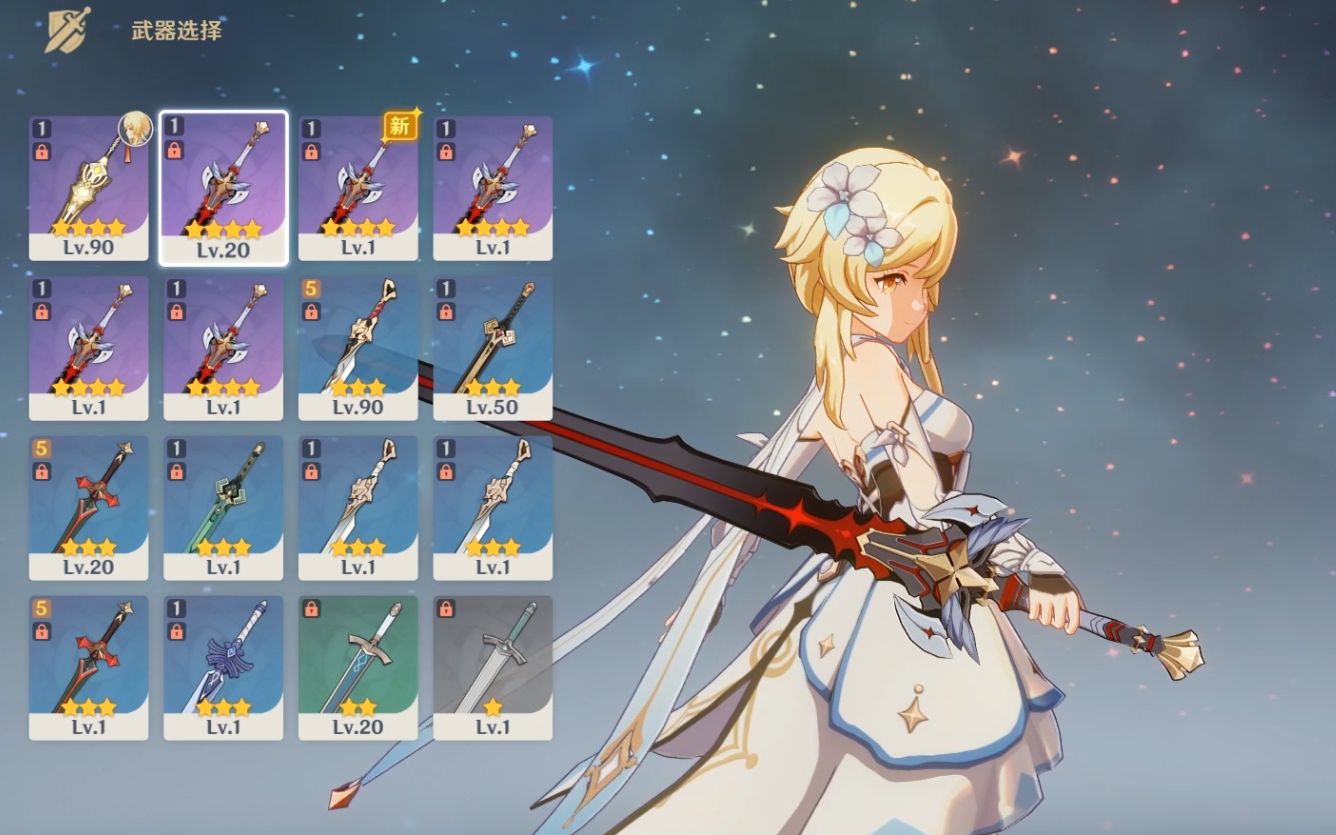
Task: Select the Lv.90 three-star white sword
Action: click(x=358, y=347)
